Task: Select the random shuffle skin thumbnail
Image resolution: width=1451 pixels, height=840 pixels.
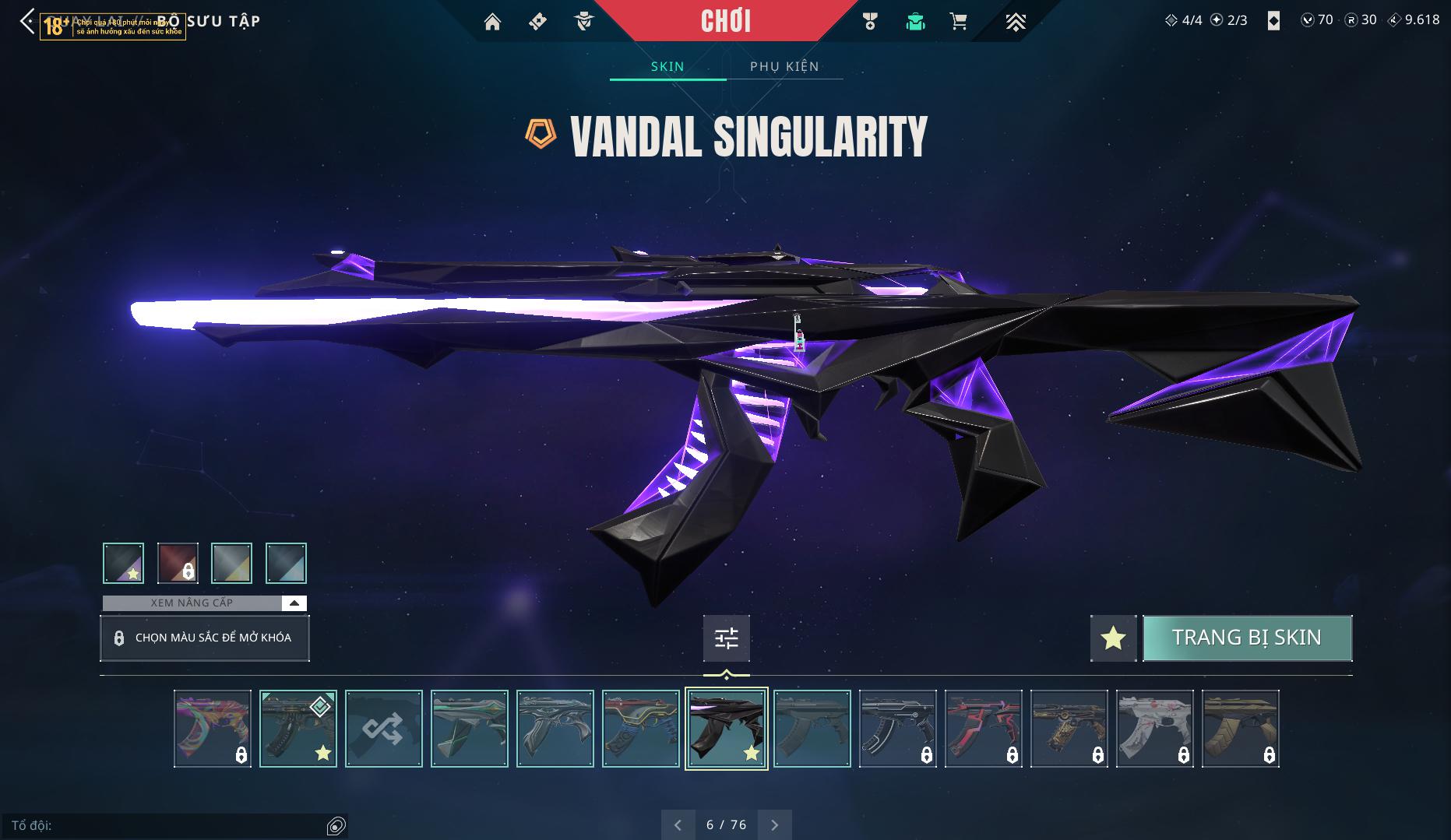Action: (384, 729)
